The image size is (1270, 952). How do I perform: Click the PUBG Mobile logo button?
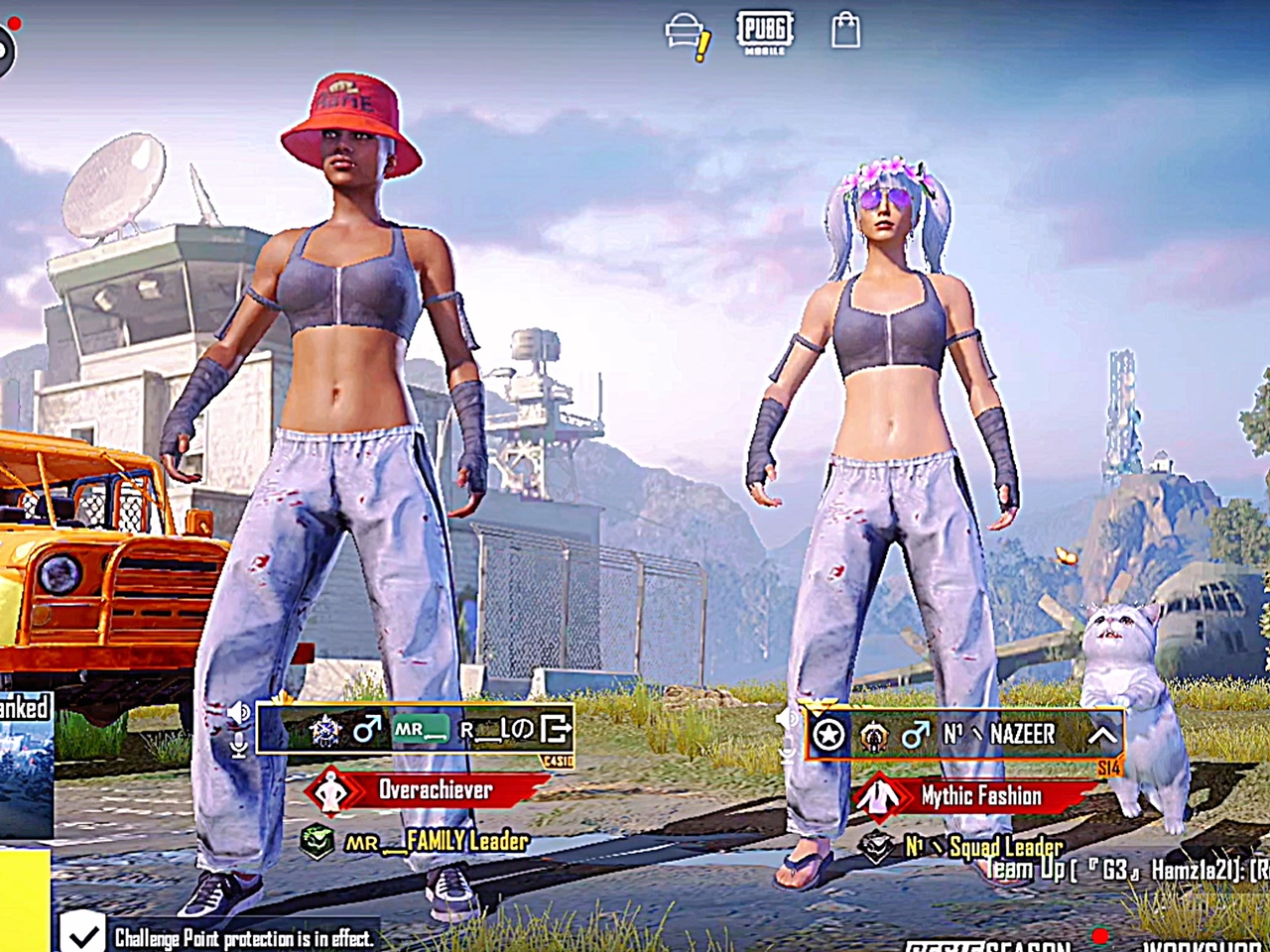tap(764, 31)
